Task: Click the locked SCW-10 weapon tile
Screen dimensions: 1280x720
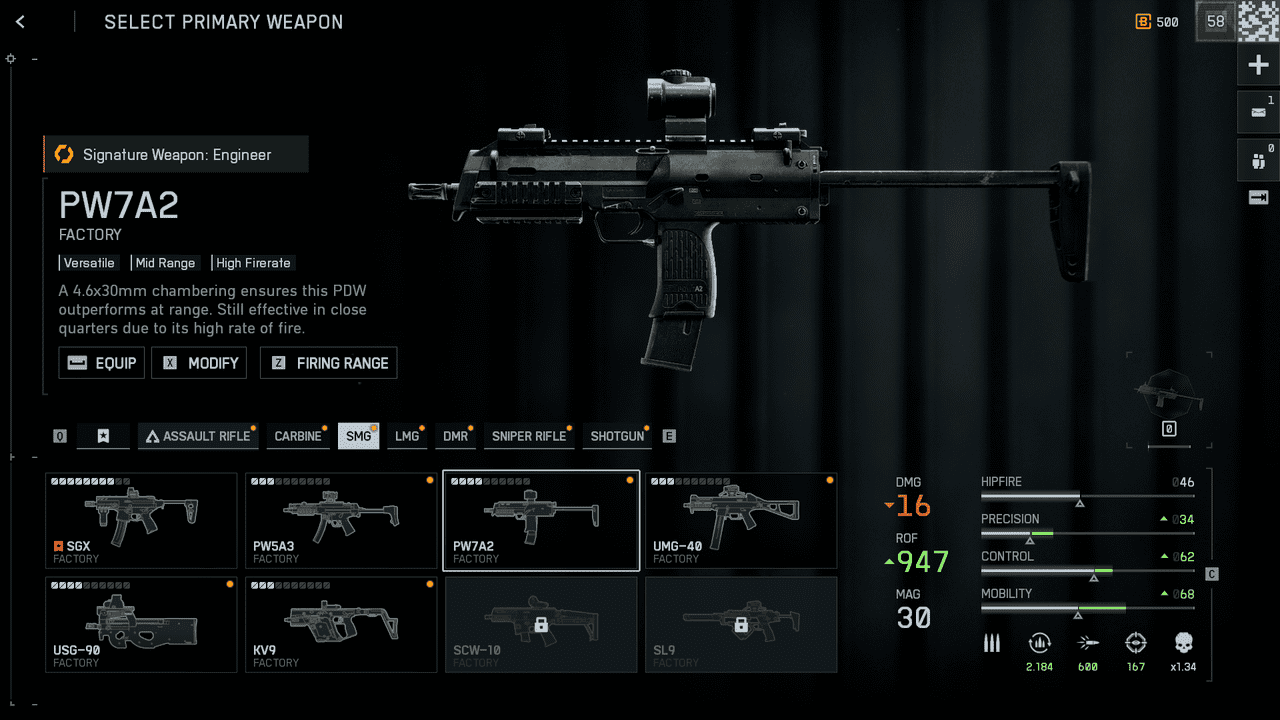Action: point(541,624)
